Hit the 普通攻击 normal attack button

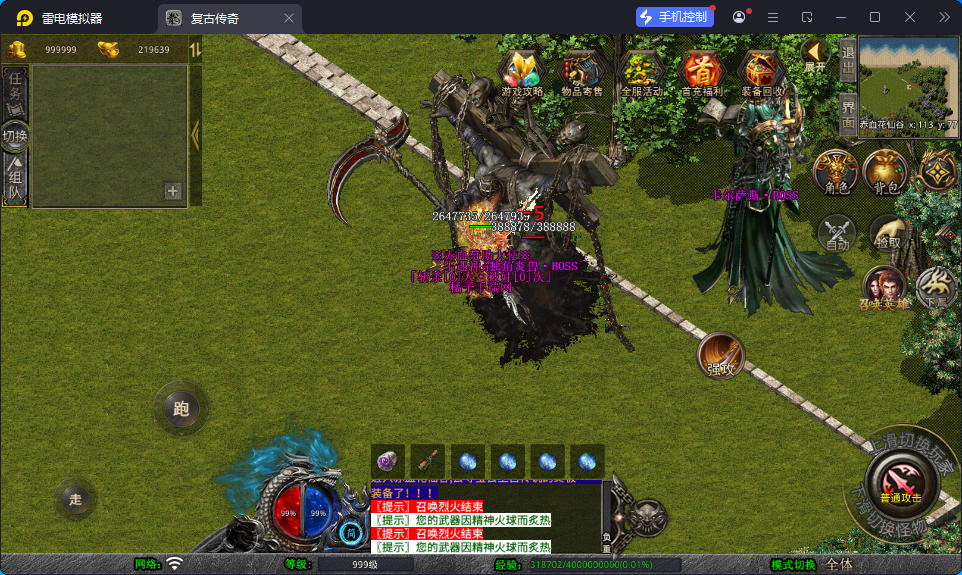tap(900, 485)
